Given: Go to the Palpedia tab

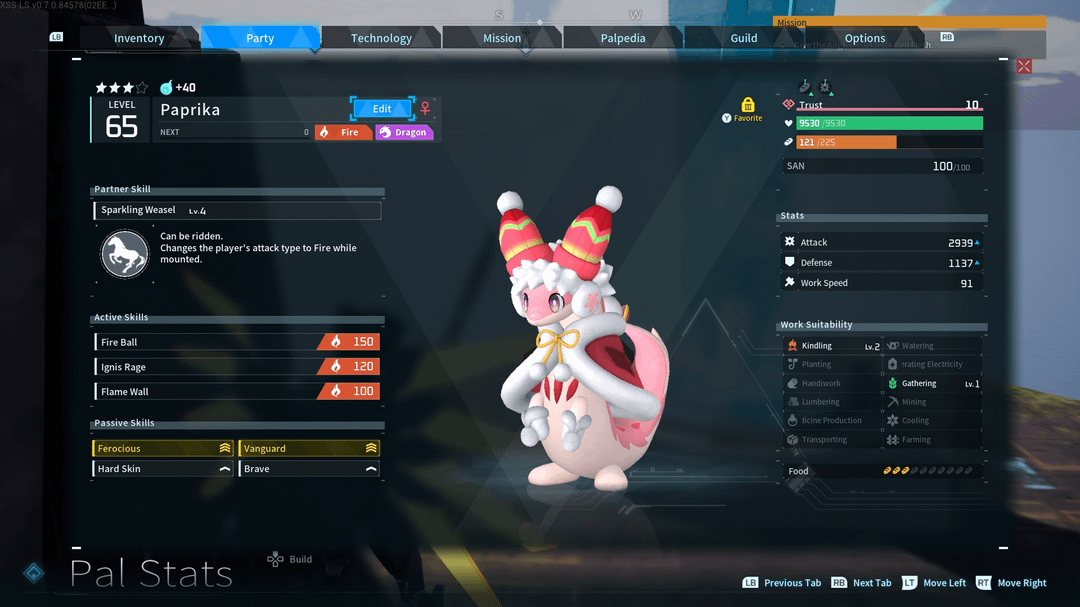Looking at the screenshot, I should pyautogui.click(x=623, y=38).
